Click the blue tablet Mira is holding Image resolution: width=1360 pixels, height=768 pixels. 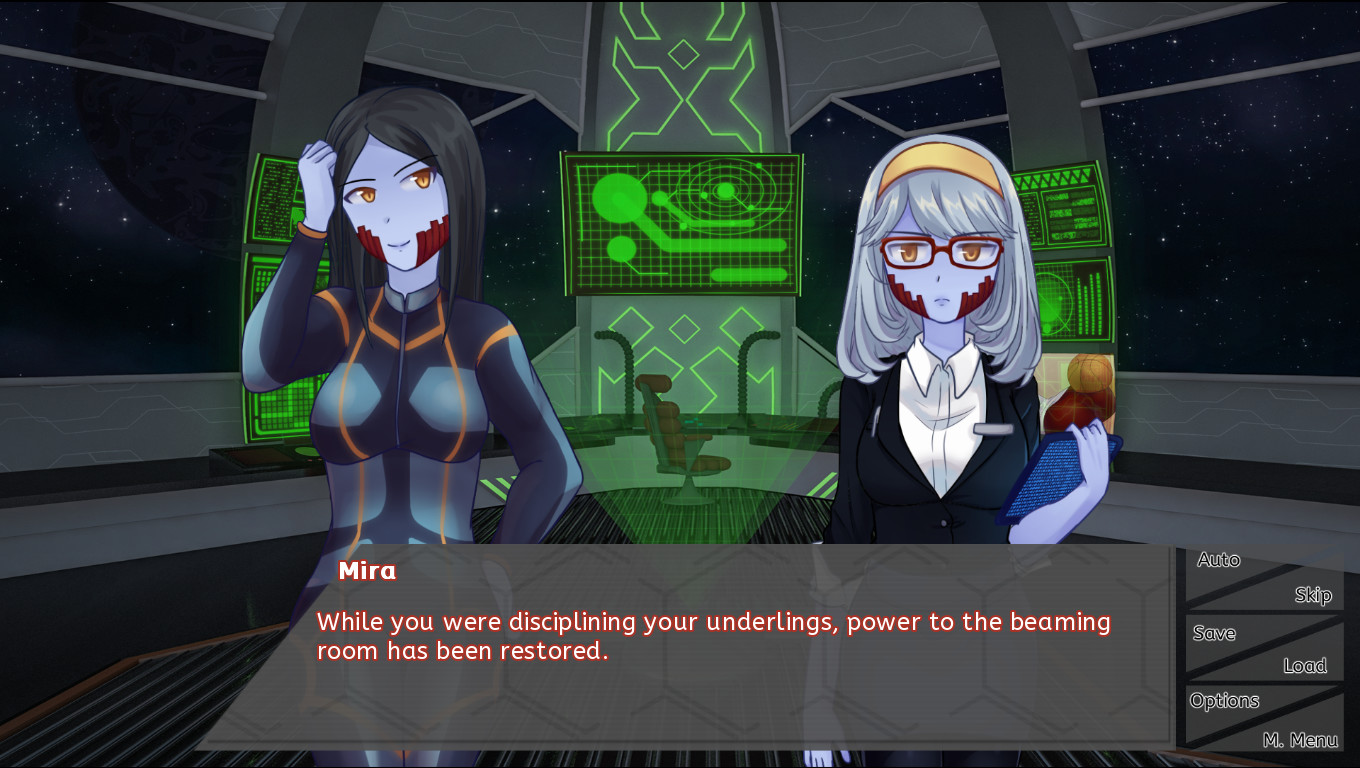pos(1050,470)
